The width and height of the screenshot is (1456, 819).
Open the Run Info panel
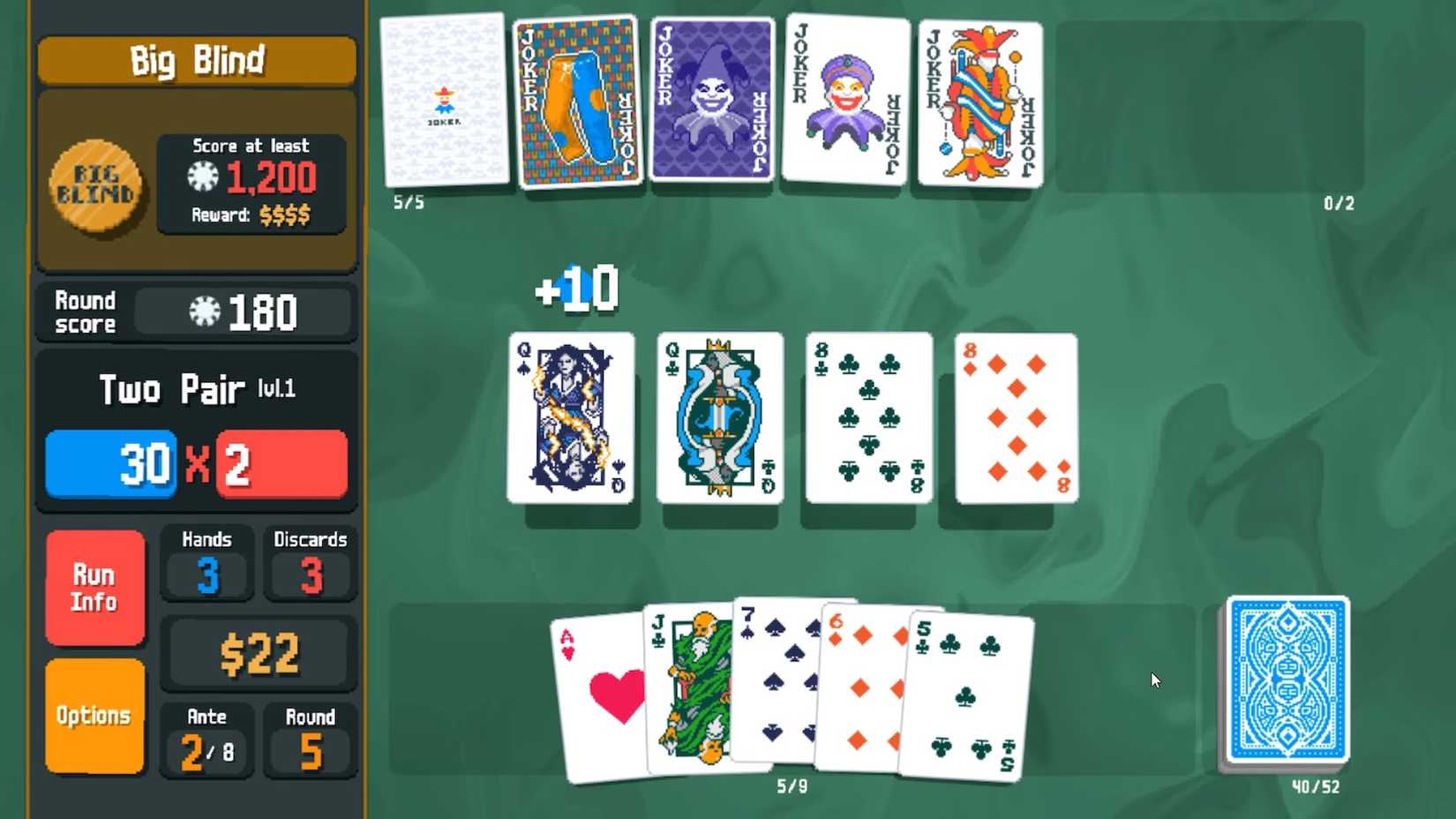tap(94, 585)
